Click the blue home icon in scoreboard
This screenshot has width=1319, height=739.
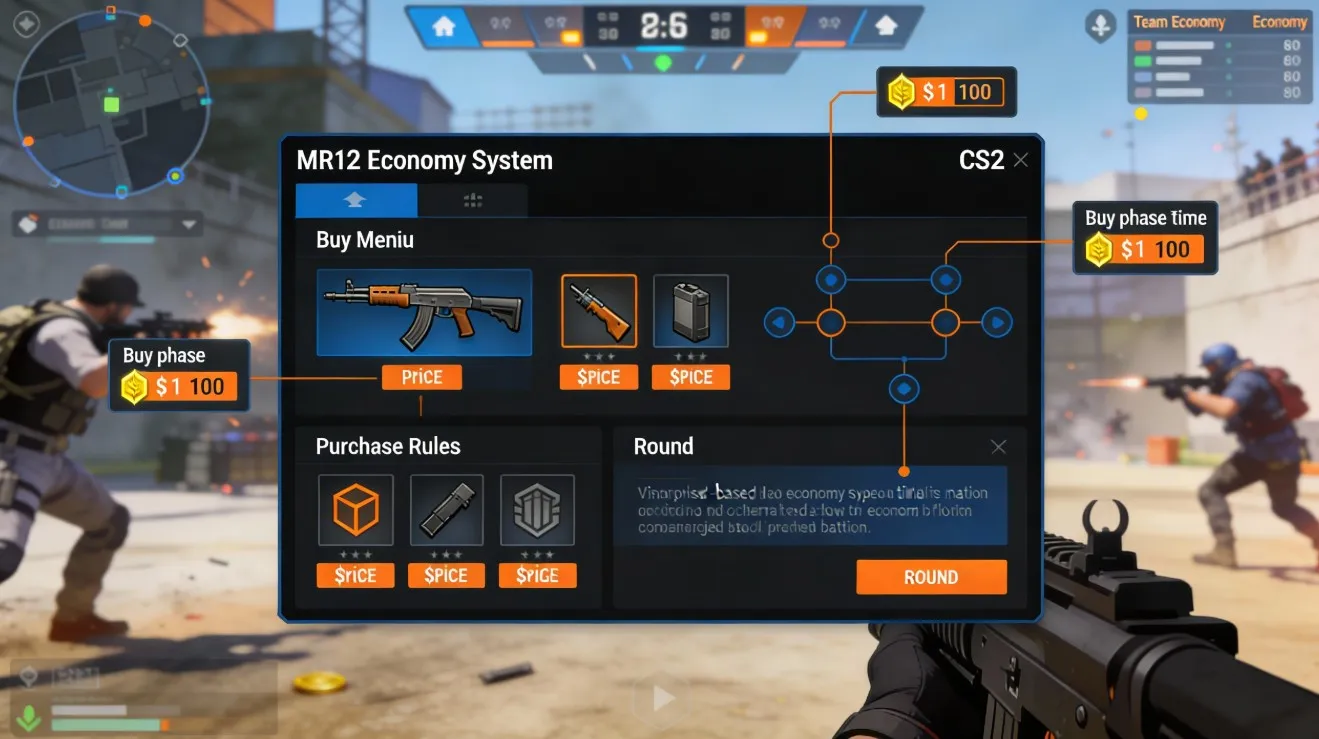[x=442, y=26]
